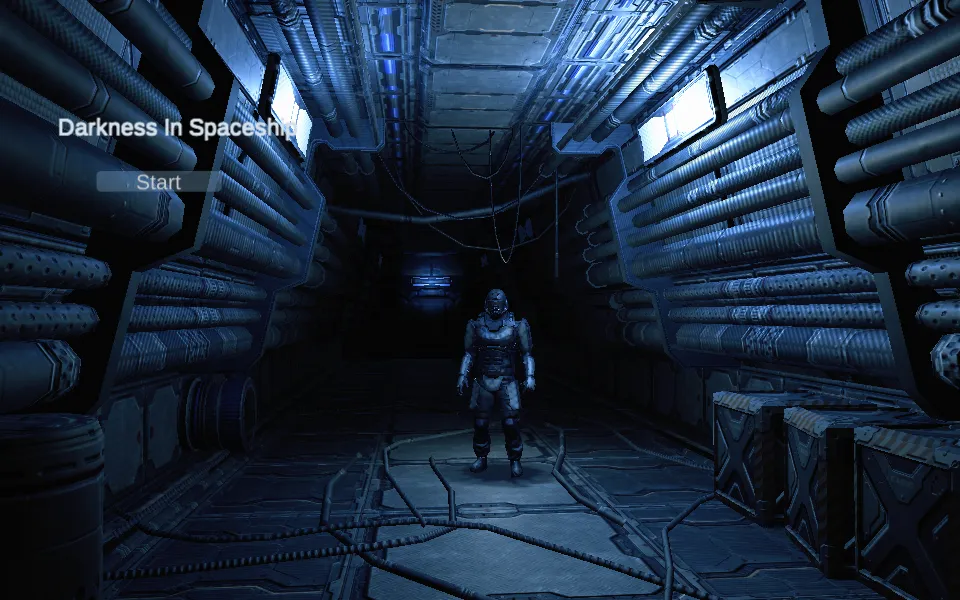Click the Start button
960x600 pixels.
tap(159, 182)
